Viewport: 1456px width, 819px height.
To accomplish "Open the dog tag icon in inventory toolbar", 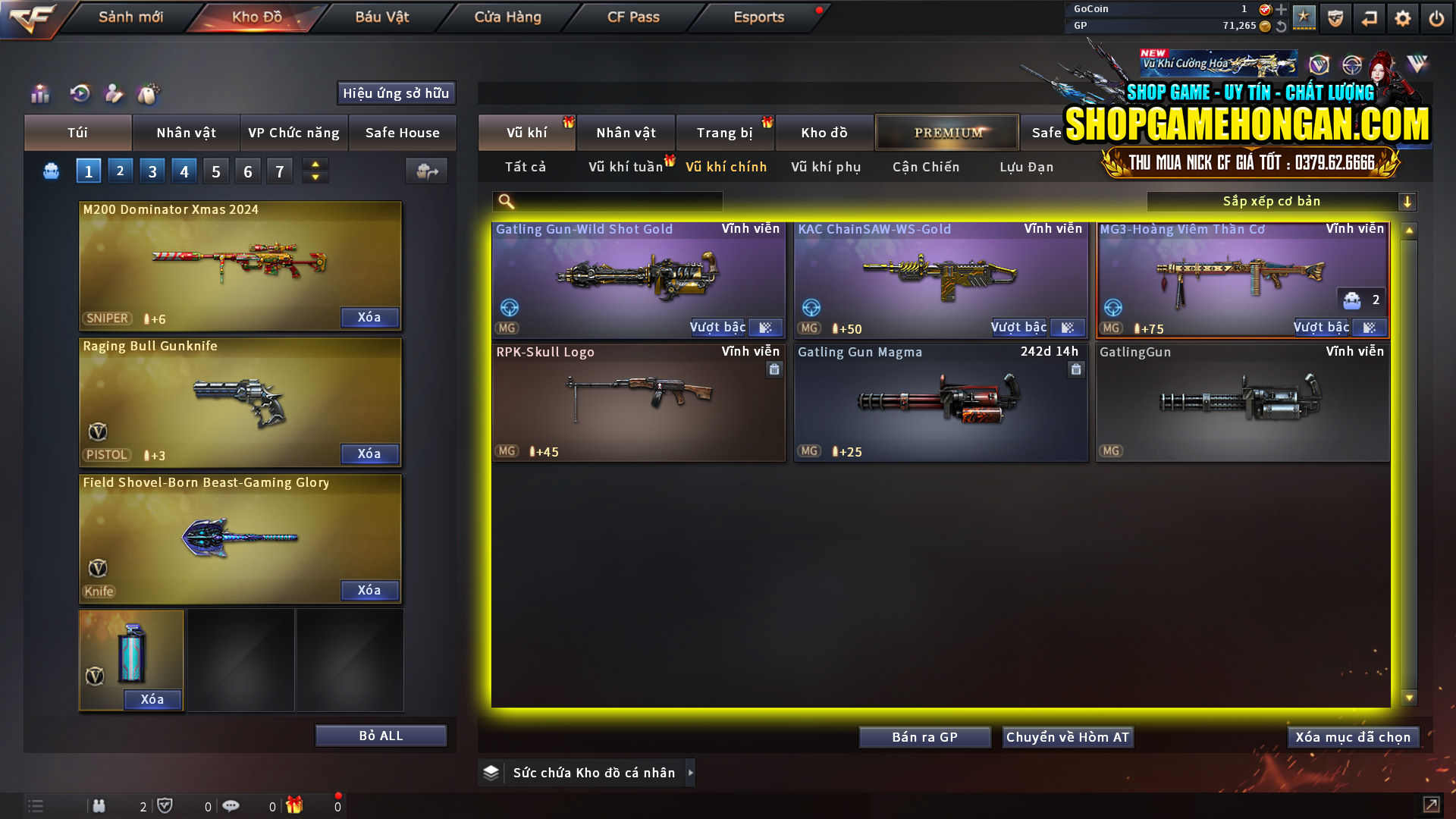I will (149, 93).
